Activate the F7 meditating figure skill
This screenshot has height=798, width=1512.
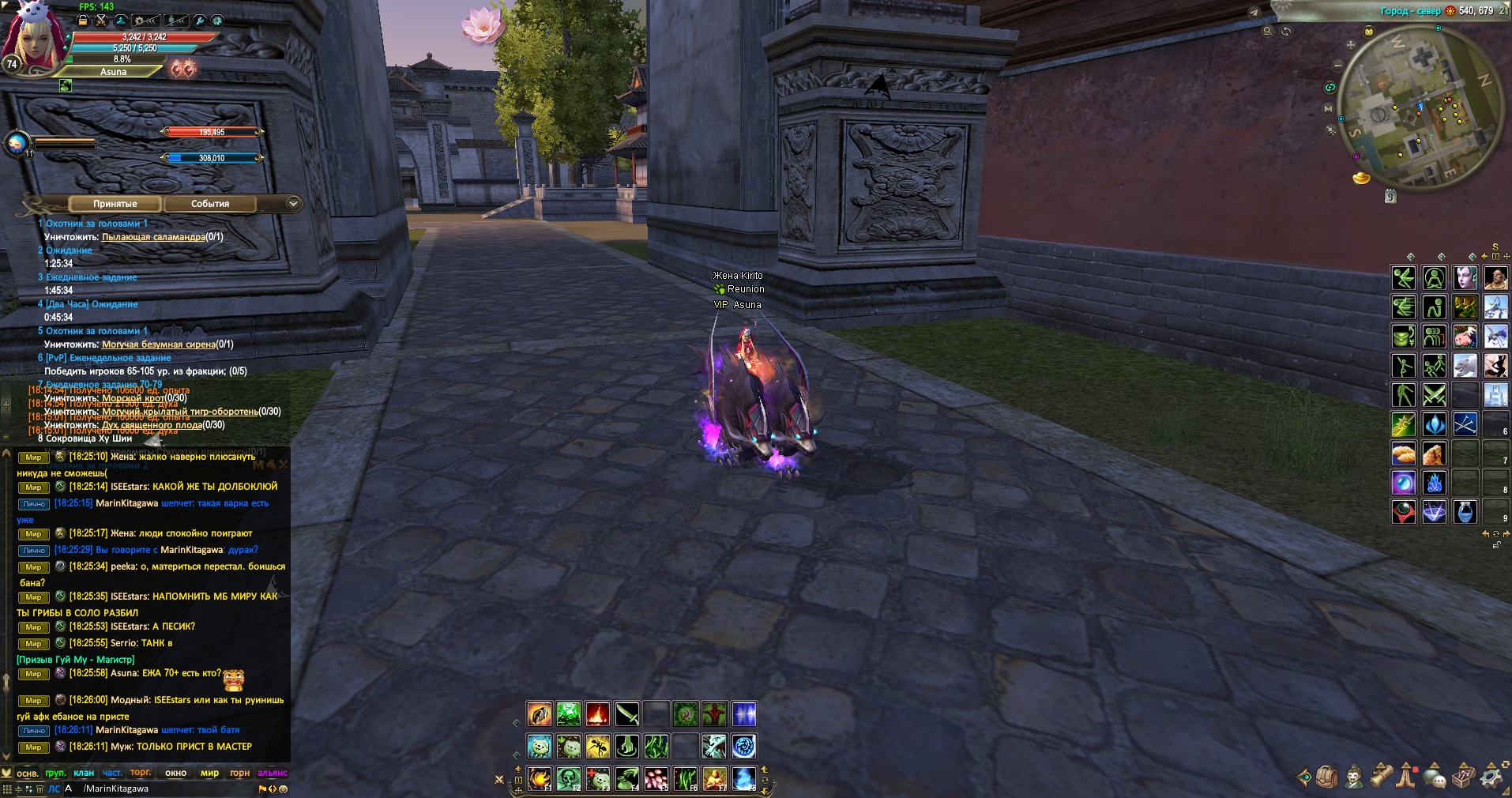(715, 778)
